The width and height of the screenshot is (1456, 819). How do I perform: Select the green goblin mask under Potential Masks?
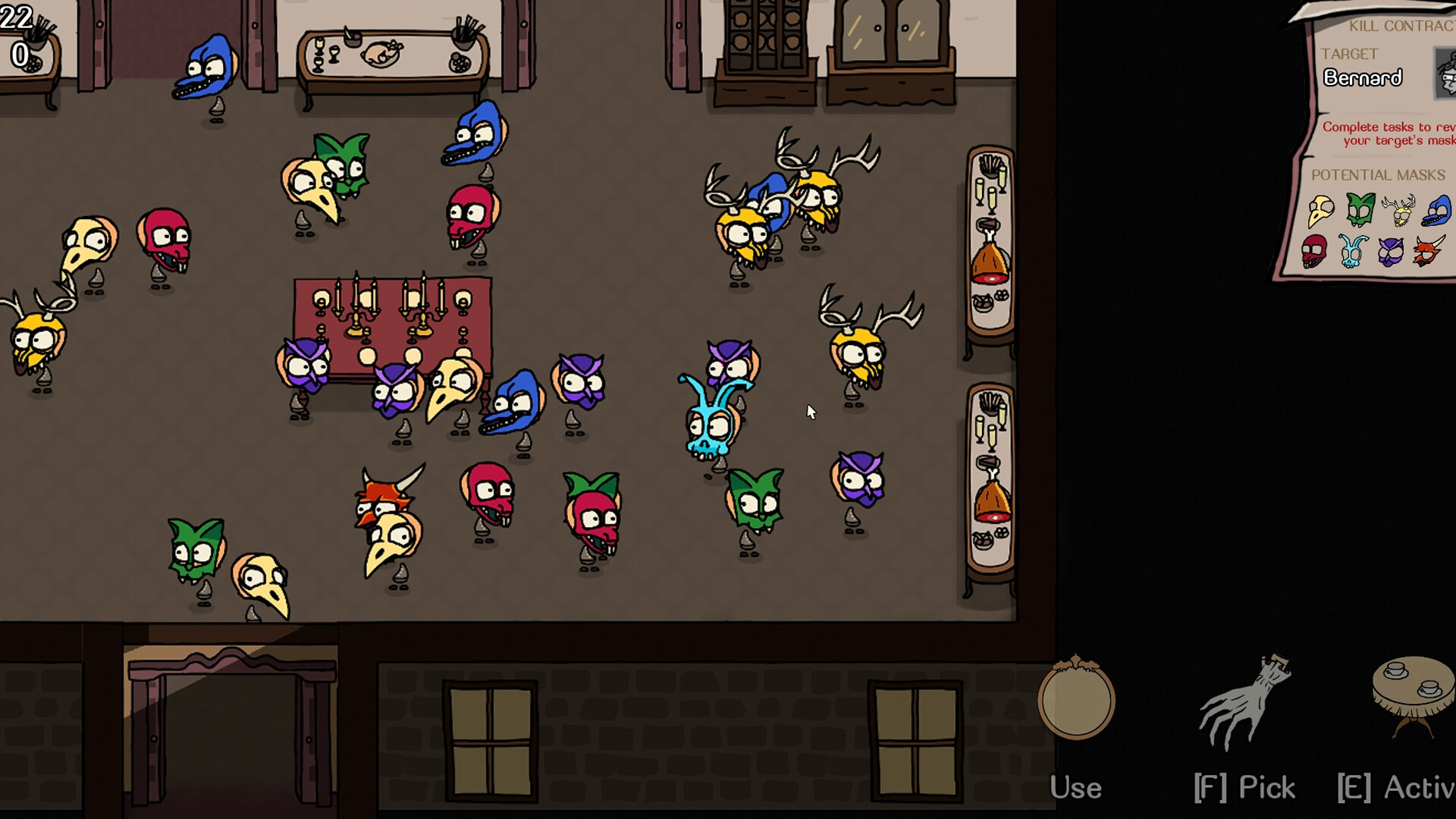click(1361, 211)
